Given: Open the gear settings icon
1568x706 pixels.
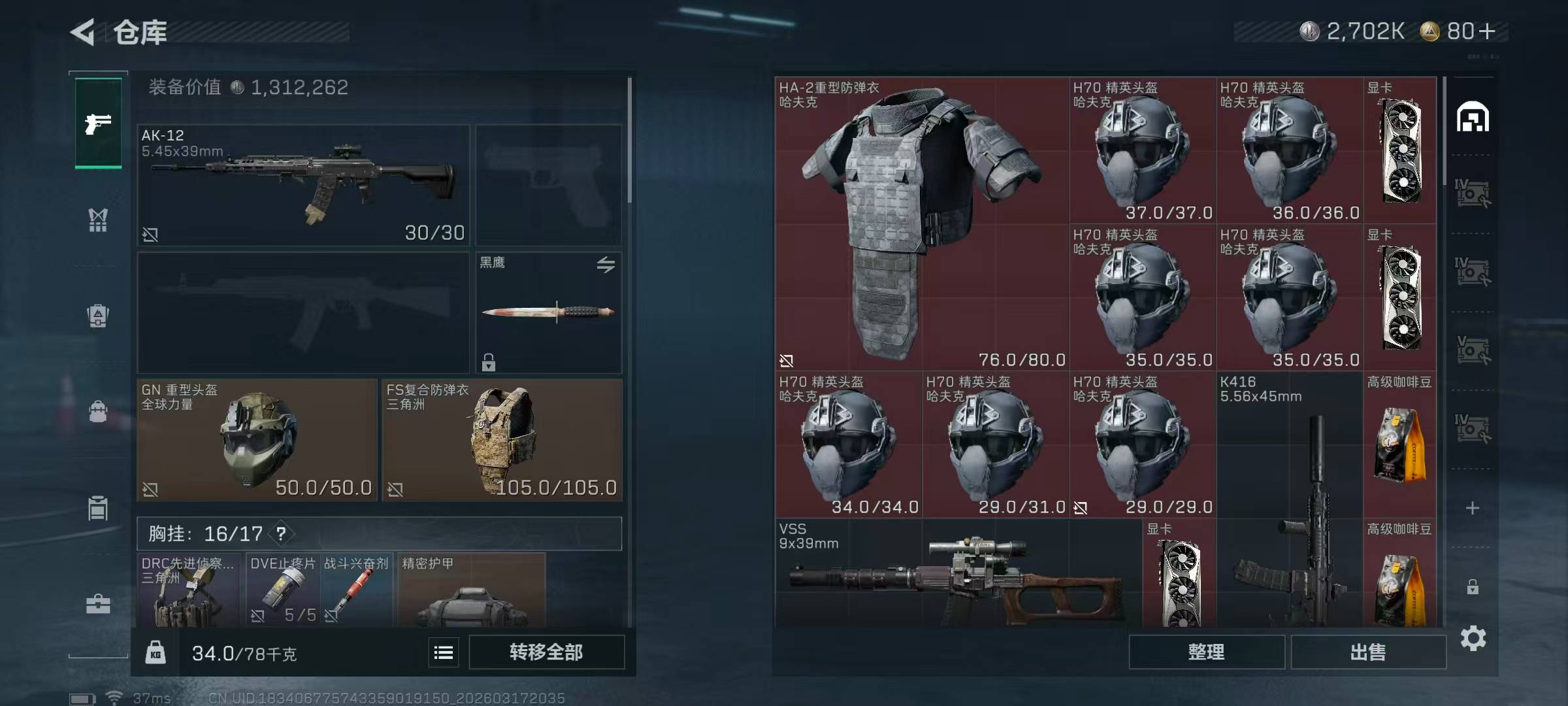Looking at the screenshot, I should 1473,638.
